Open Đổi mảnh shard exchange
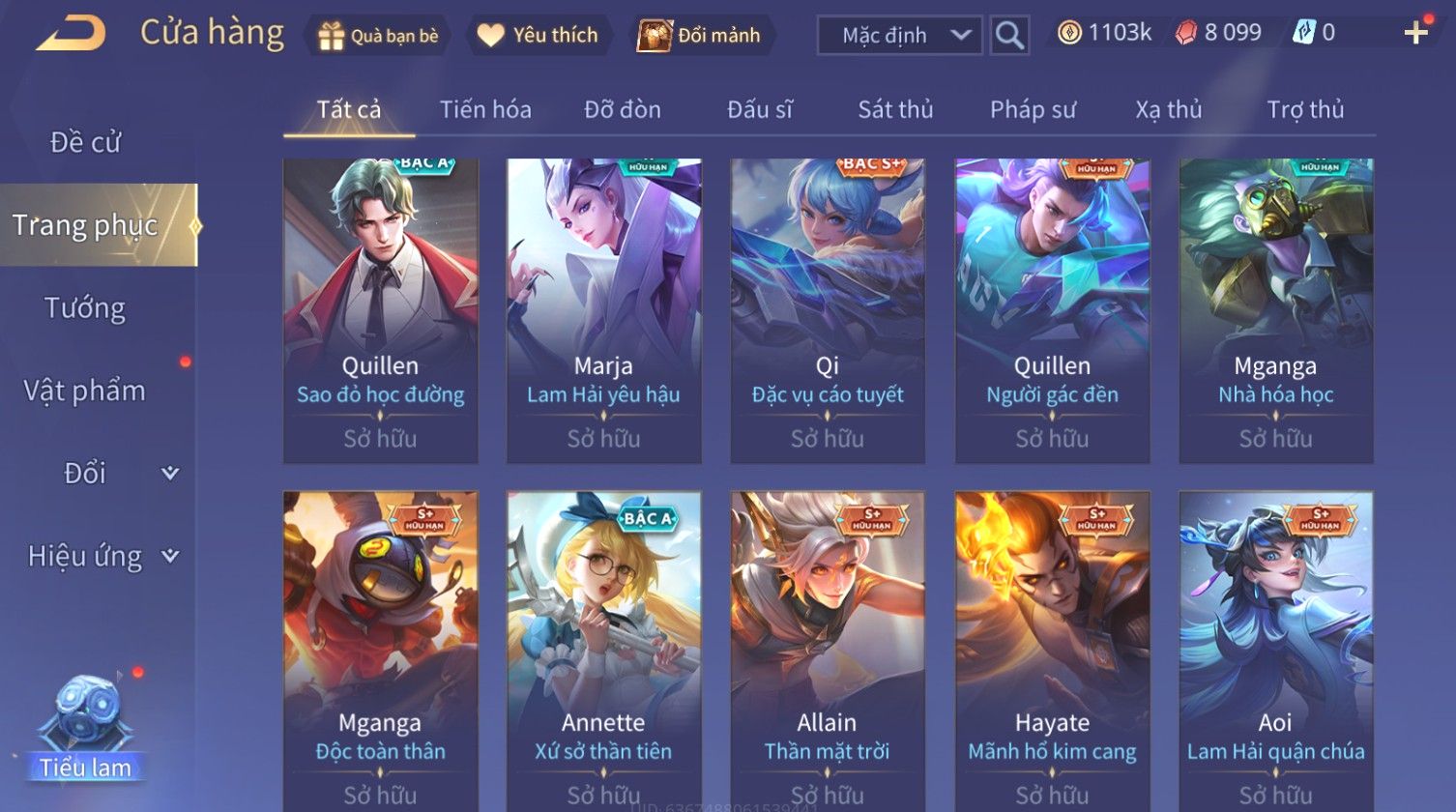Image resolution: width=1456 pixels, height=812 pixels. (700, 36)
